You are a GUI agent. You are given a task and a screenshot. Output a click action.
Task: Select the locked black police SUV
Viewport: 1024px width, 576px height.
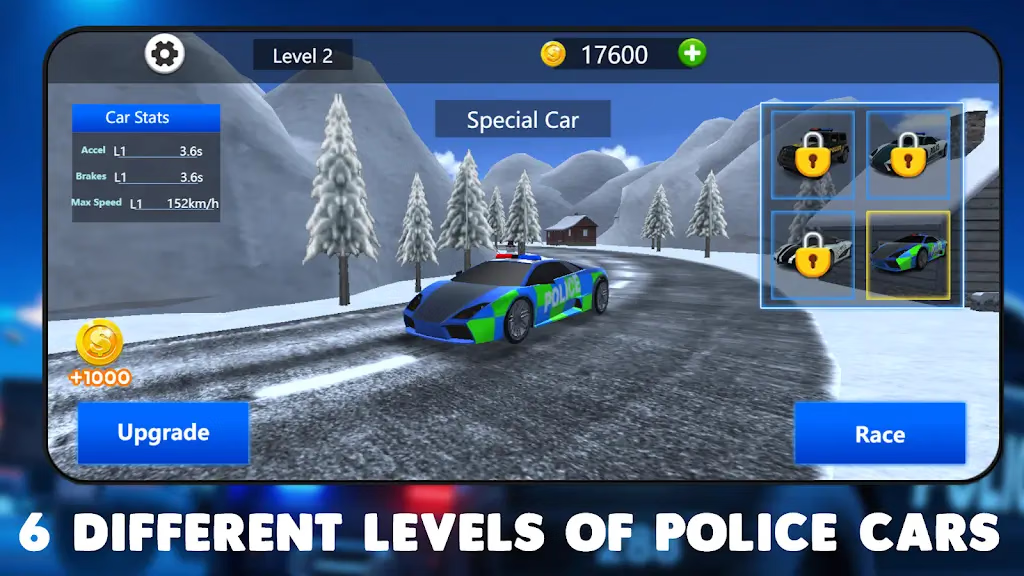point(813,154)
